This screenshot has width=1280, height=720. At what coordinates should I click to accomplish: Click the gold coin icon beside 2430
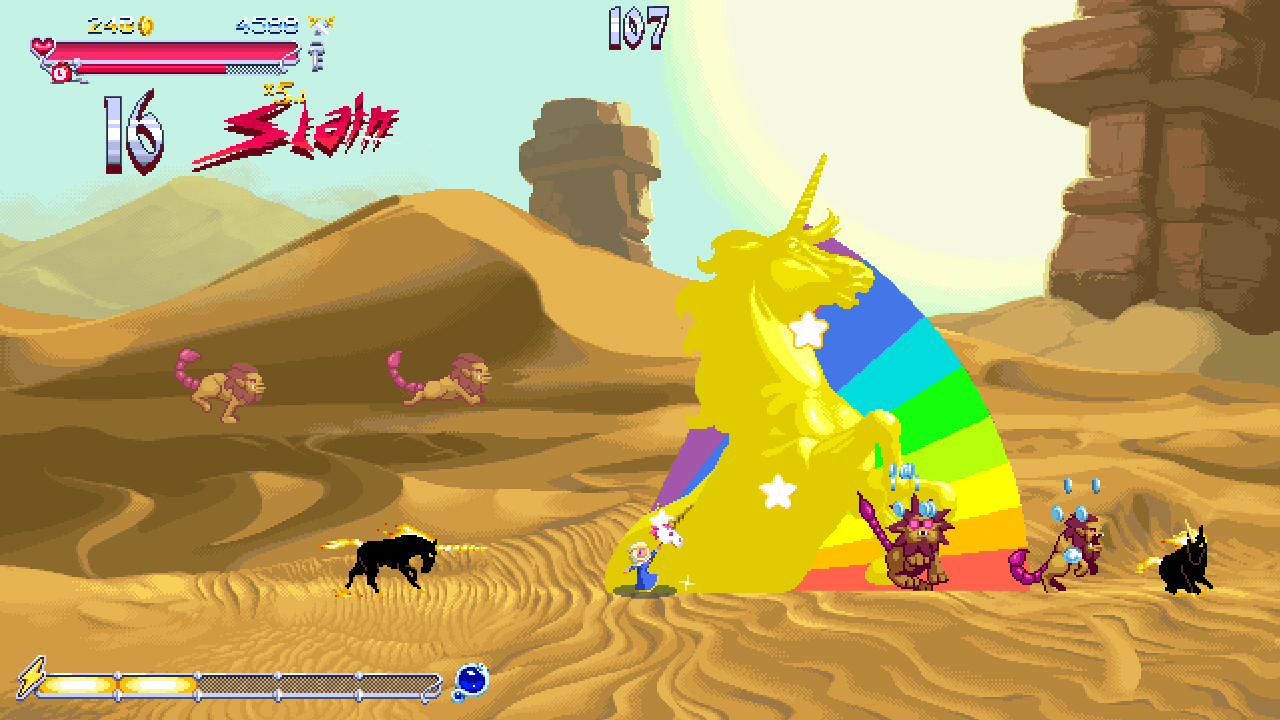click(x=146, y=26)
